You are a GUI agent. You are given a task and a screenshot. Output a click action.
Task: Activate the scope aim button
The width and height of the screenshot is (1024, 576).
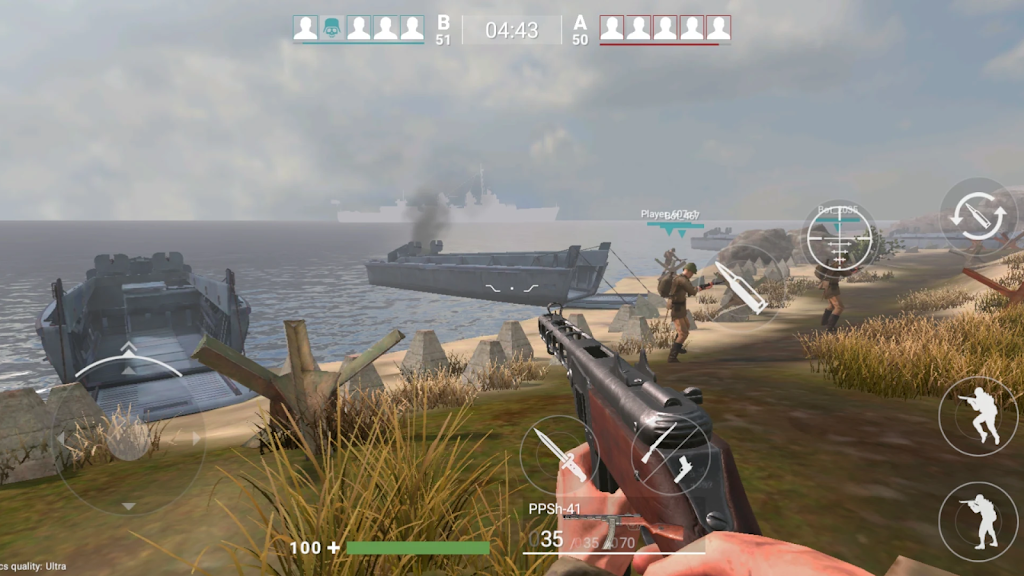pos(839,238)
